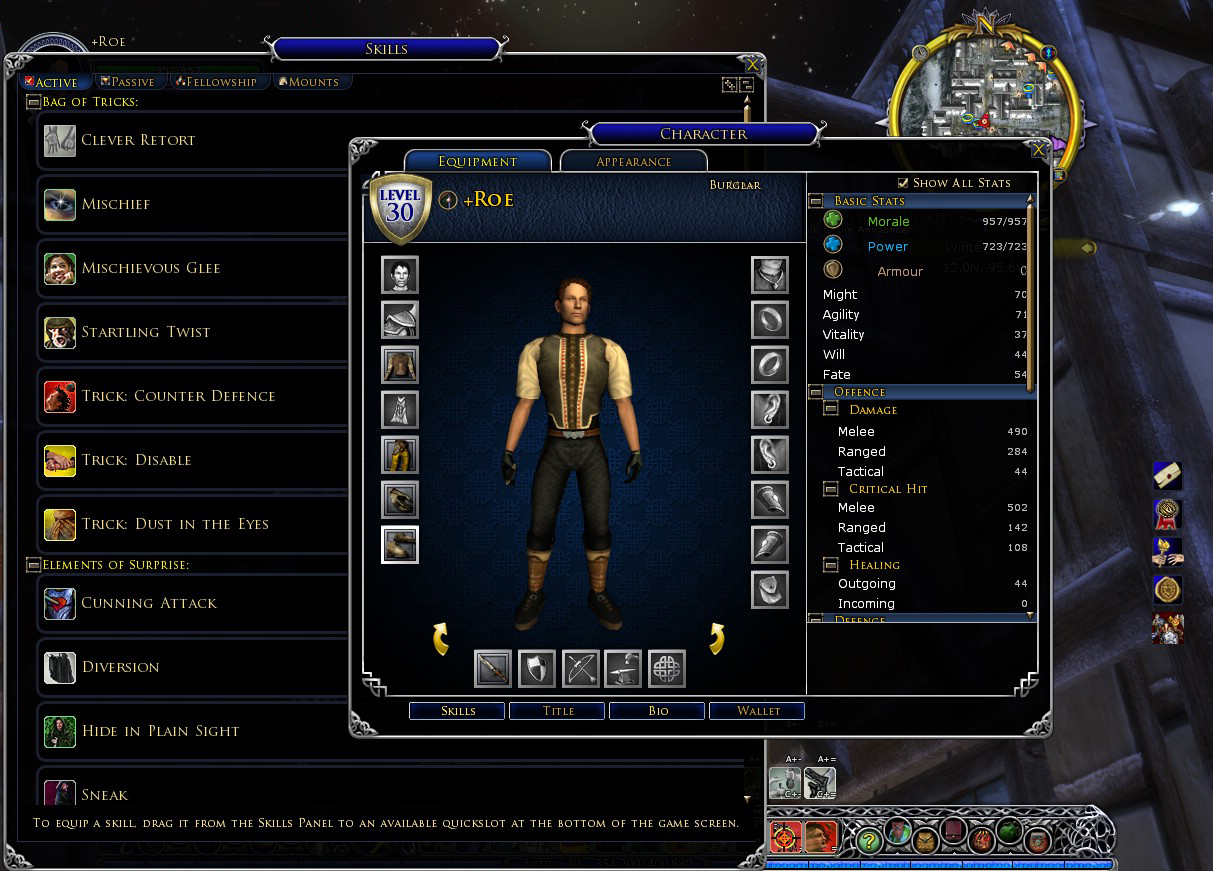Viewport: 1213px width, 871px height.
Task: Show the Mounts skills tab
Action: [x=312, y=82]
